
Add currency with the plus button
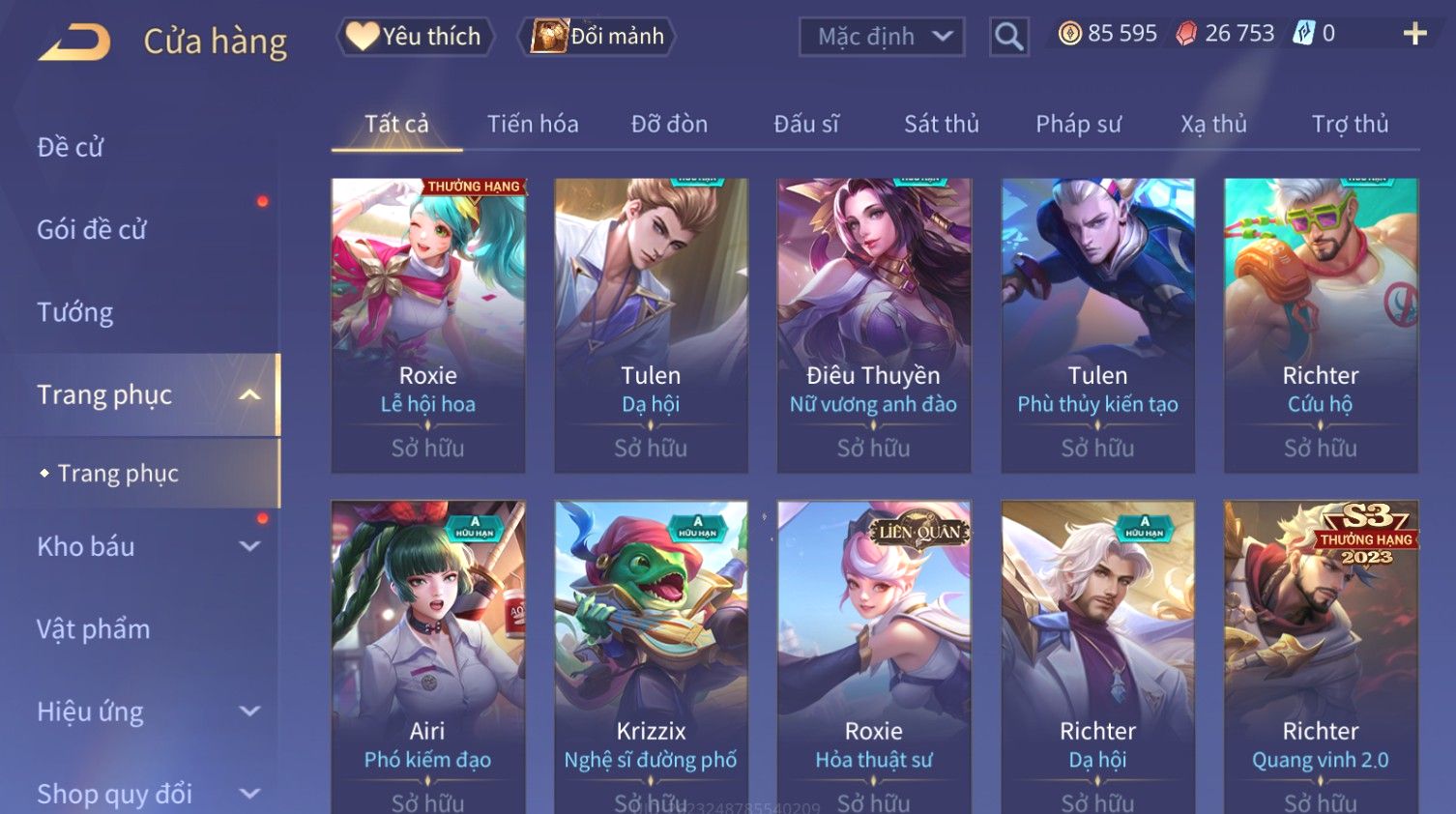click(1414, 34)
